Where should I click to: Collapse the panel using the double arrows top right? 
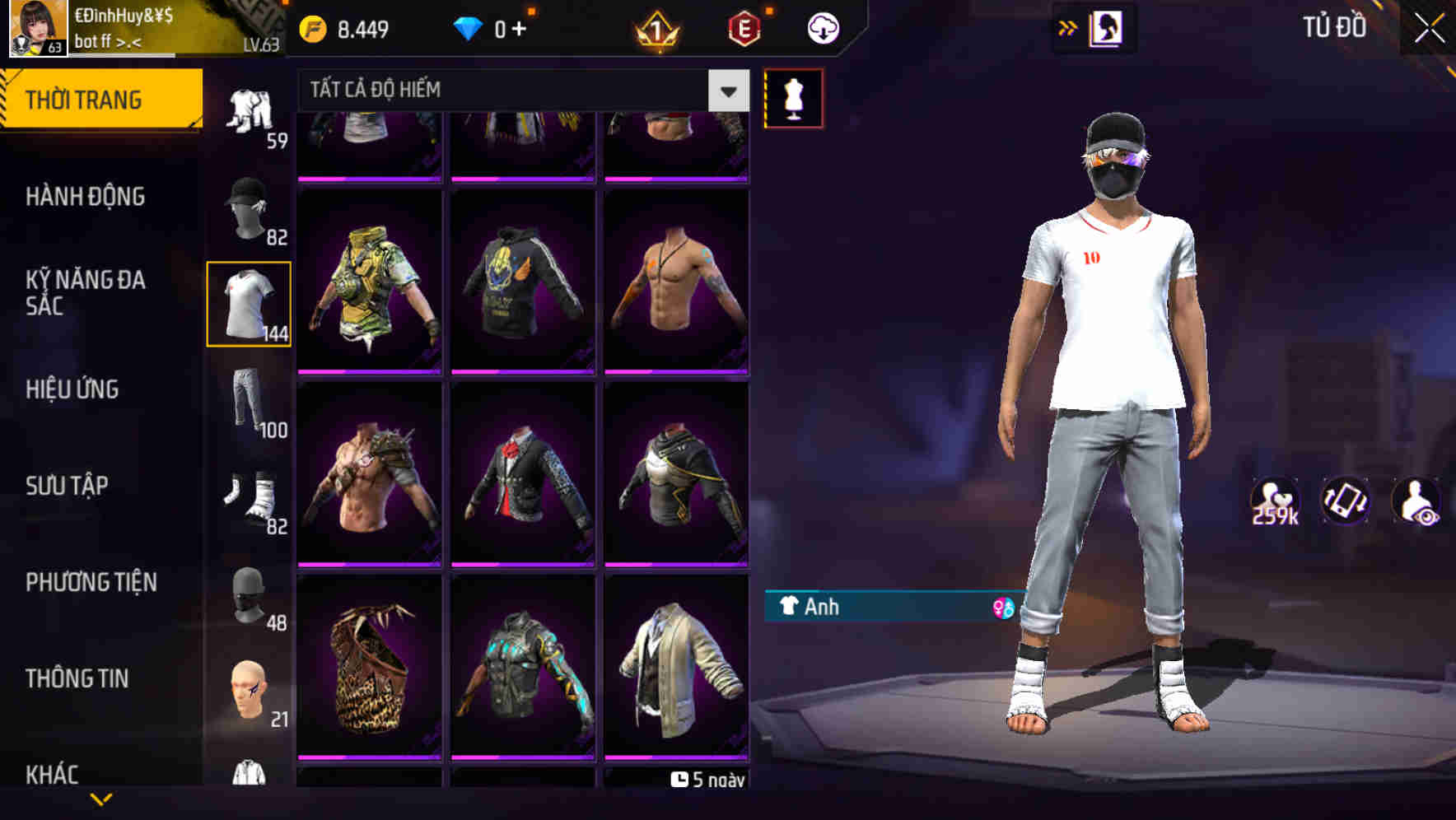tap(1068, 26)
